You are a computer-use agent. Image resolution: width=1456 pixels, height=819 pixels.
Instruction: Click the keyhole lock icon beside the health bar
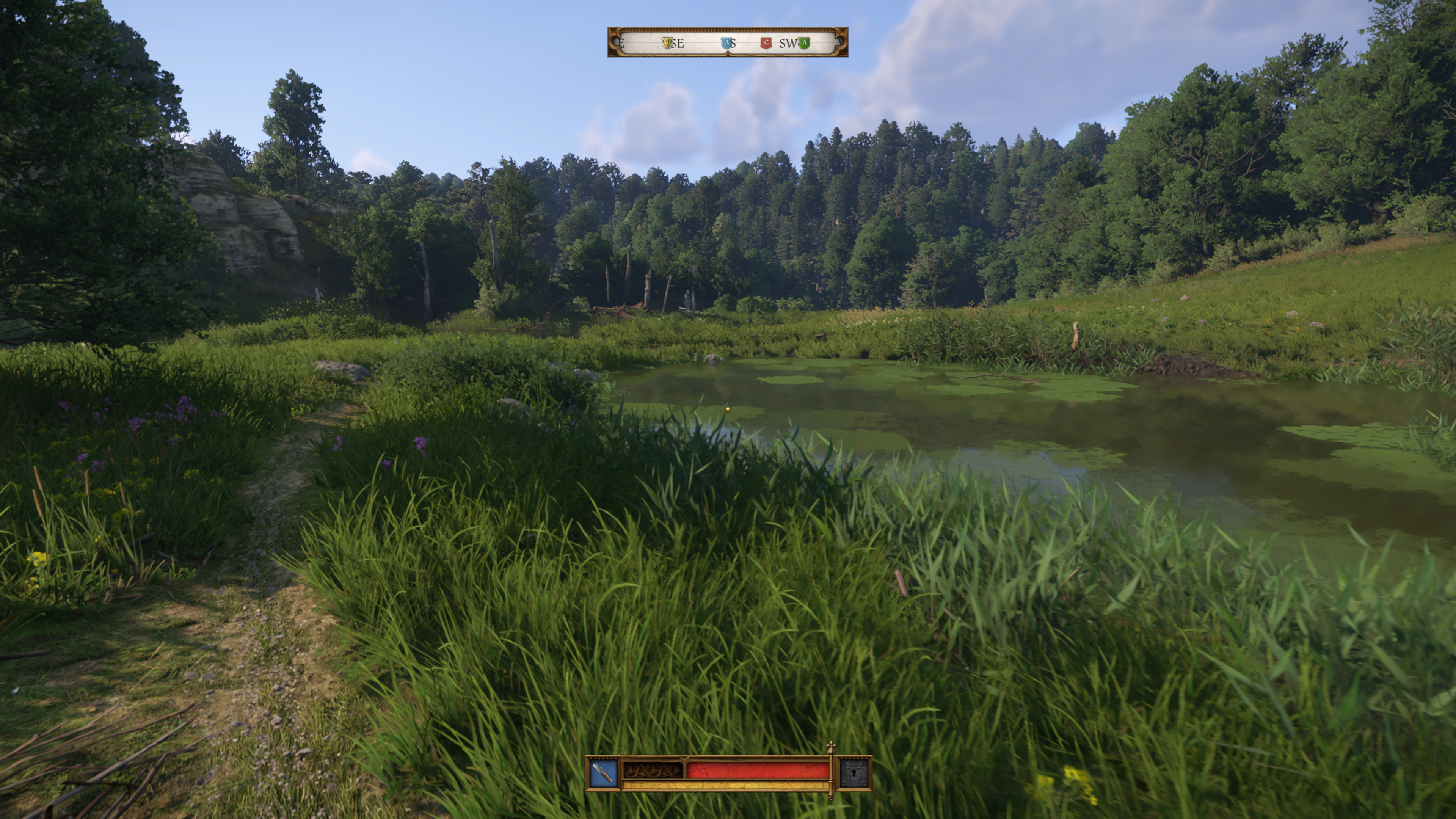854,773
